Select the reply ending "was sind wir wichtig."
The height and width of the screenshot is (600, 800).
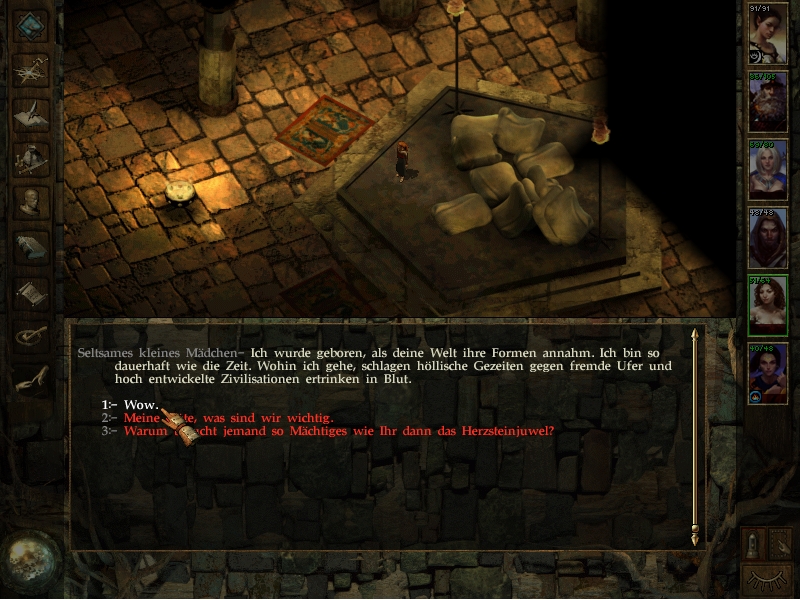228,417
